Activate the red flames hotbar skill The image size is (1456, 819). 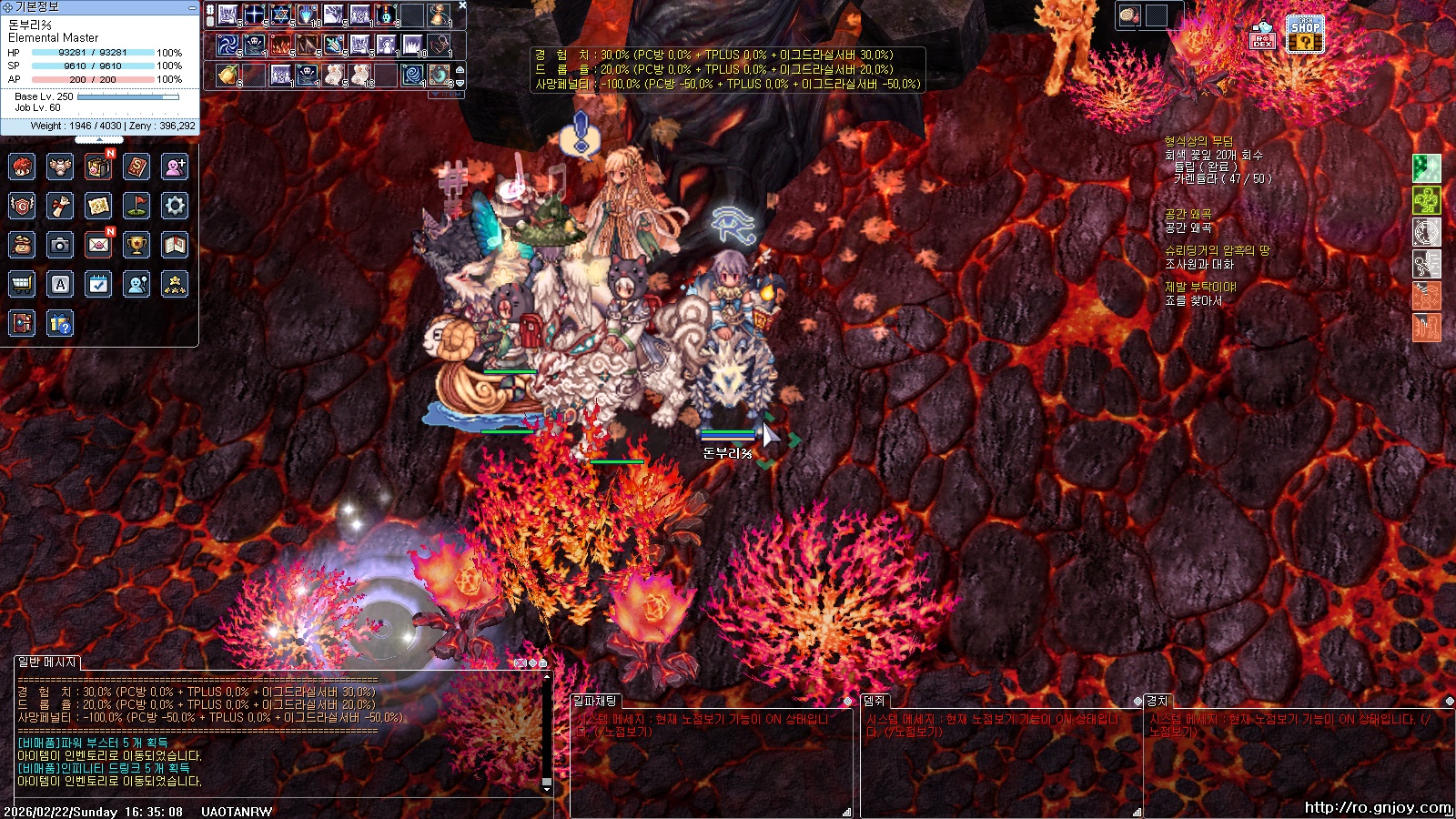(281, 45)
